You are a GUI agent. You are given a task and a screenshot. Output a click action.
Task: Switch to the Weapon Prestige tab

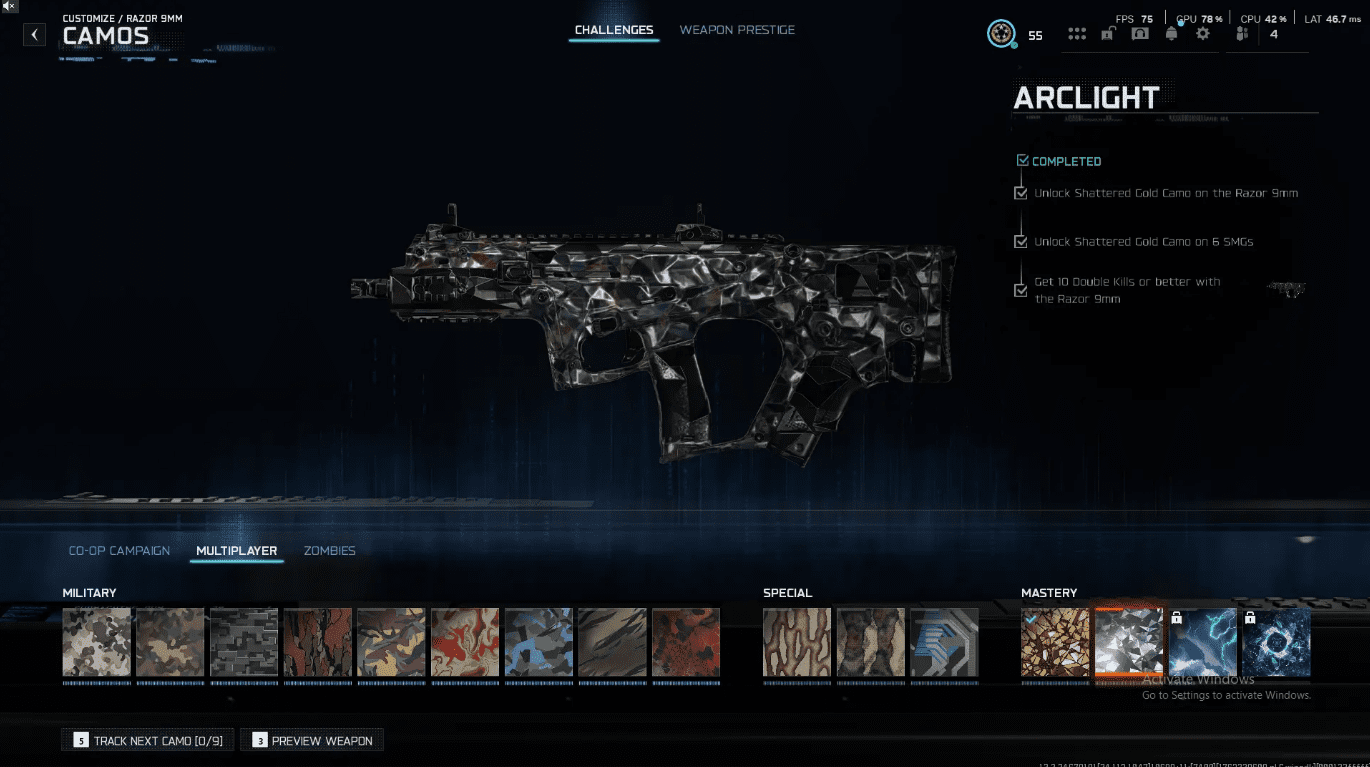click(x=737, y=30)
